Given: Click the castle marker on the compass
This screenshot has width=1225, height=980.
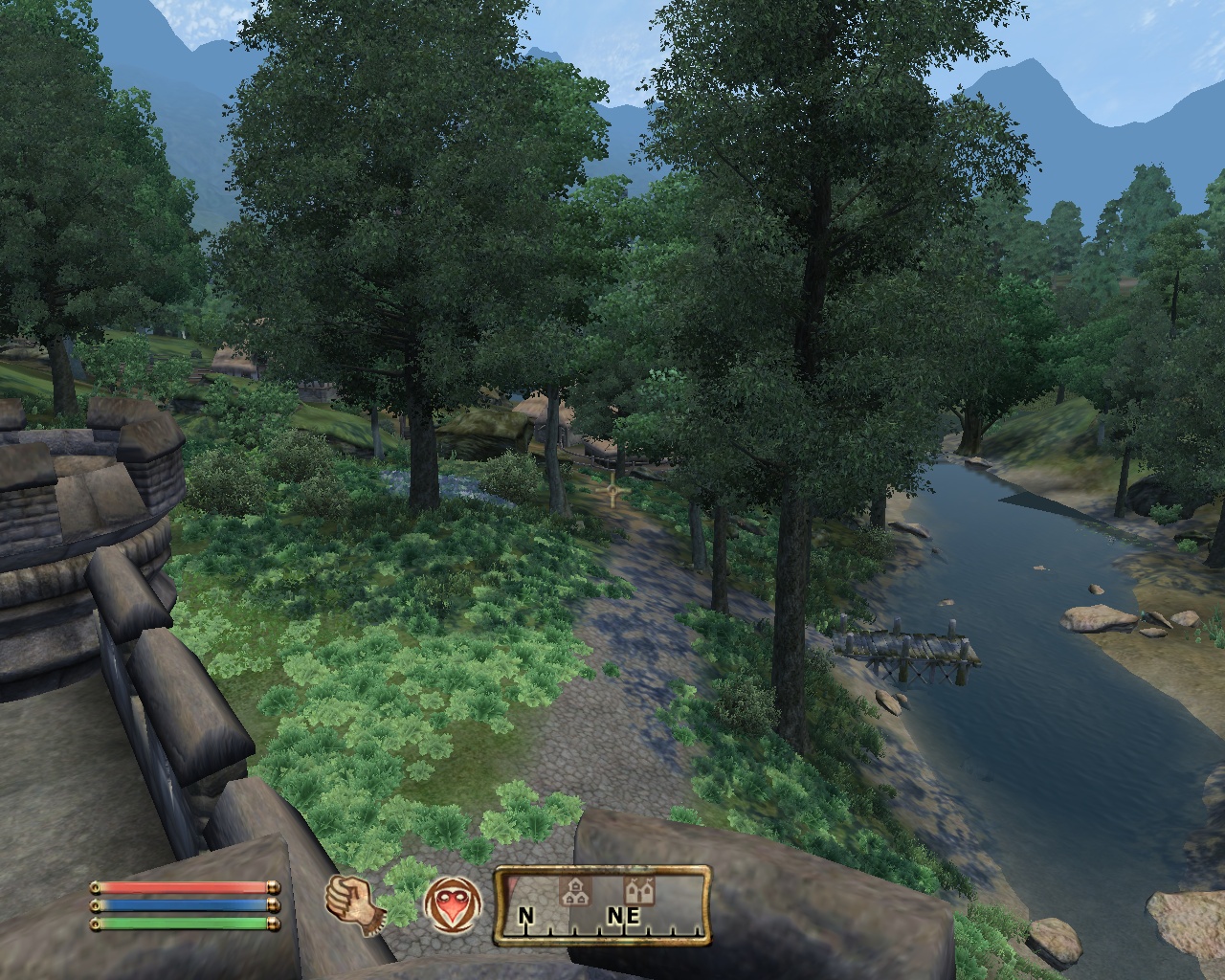Looking at the screenshot, I should 637,891.
